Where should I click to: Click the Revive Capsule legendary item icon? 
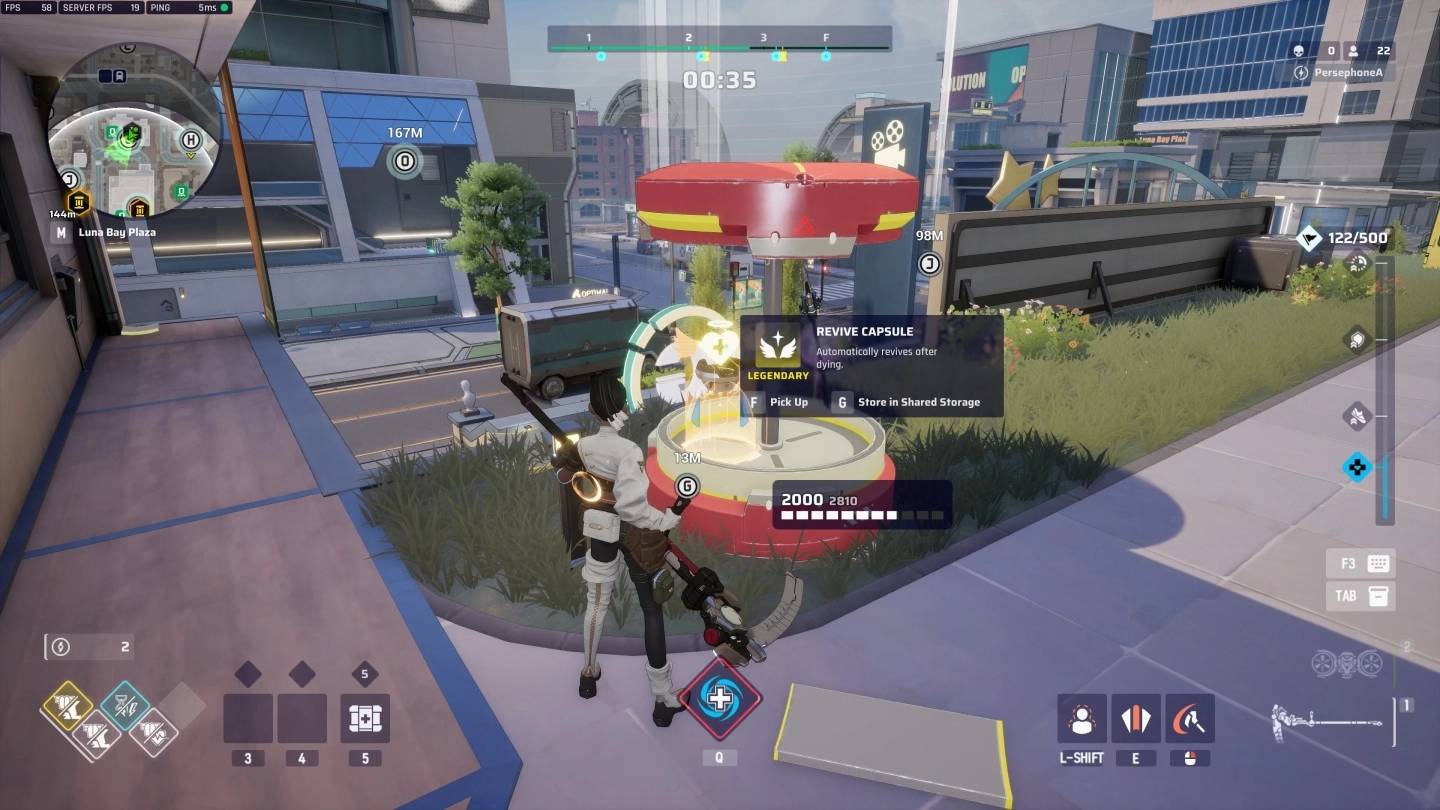778,347
